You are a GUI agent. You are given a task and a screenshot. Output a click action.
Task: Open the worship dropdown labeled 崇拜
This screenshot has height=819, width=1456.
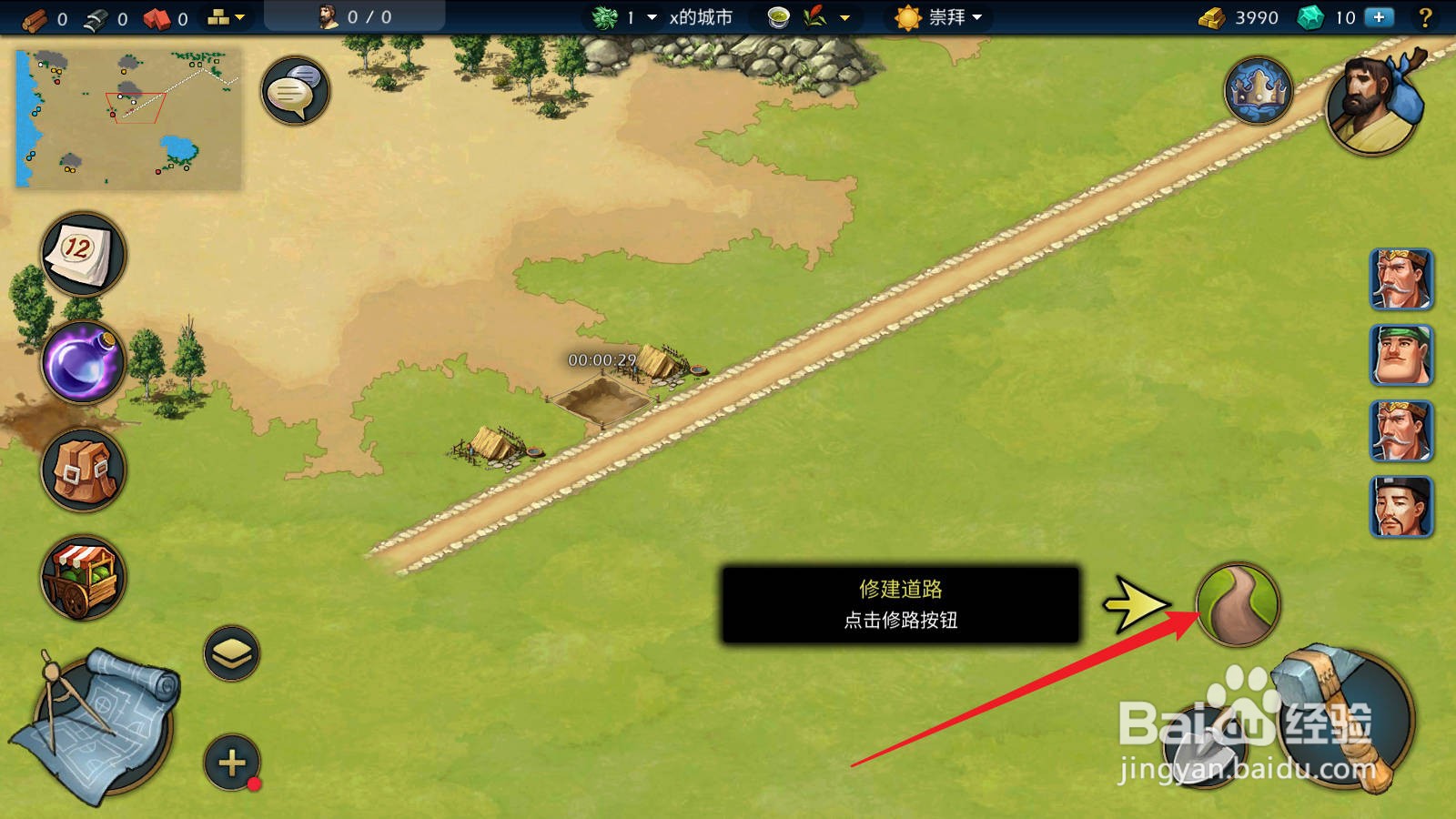[946, 16]
